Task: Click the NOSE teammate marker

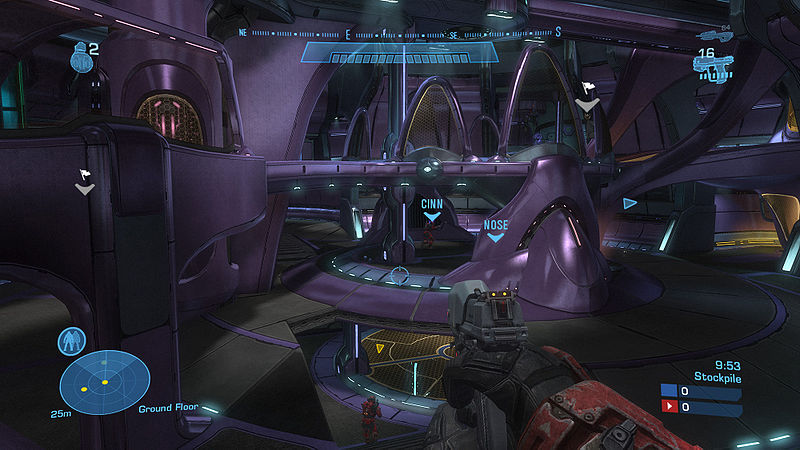Action: (x=496, y=231)
